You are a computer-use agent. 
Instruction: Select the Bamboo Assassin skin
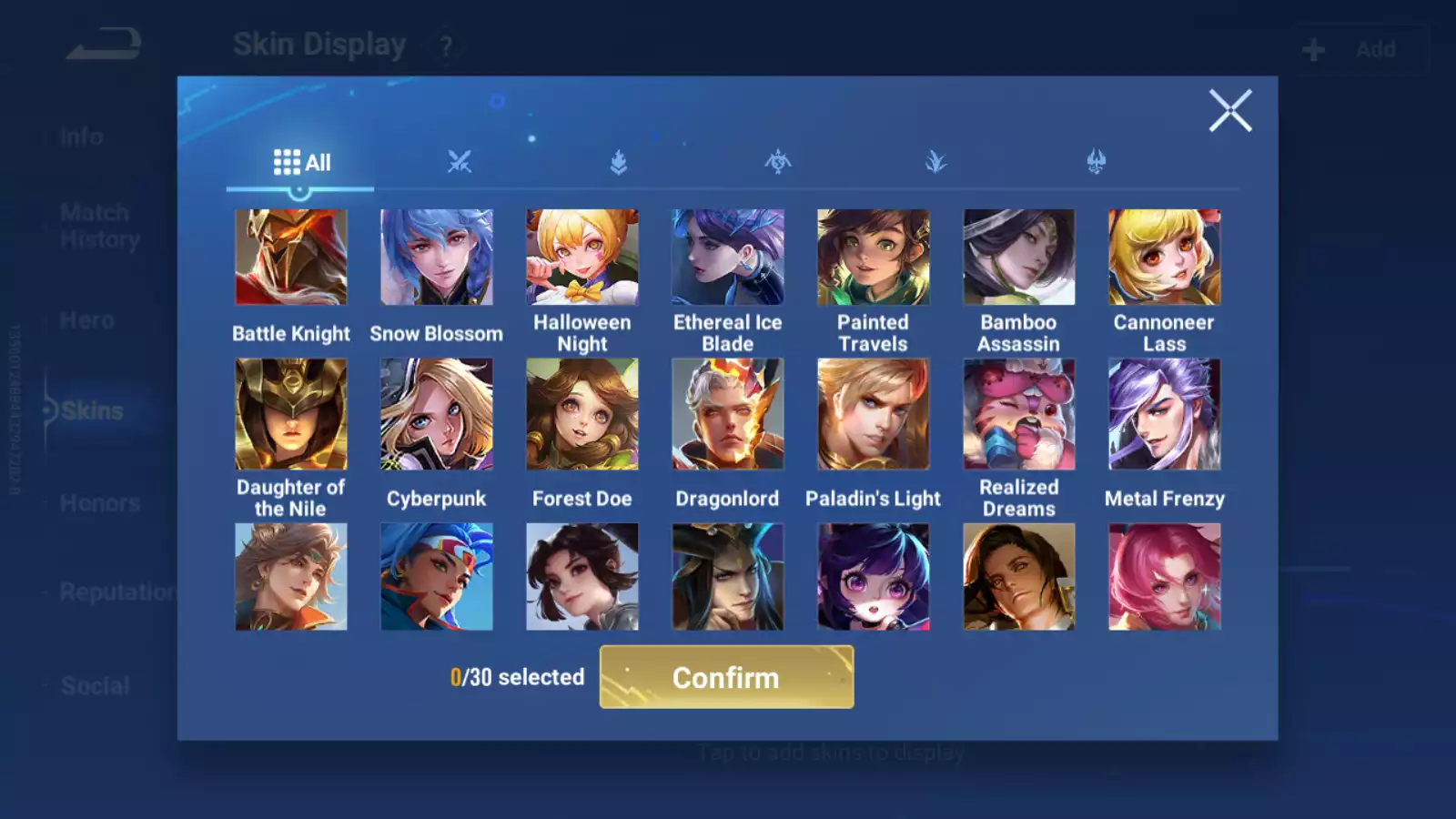click(x=1019, y=258)
